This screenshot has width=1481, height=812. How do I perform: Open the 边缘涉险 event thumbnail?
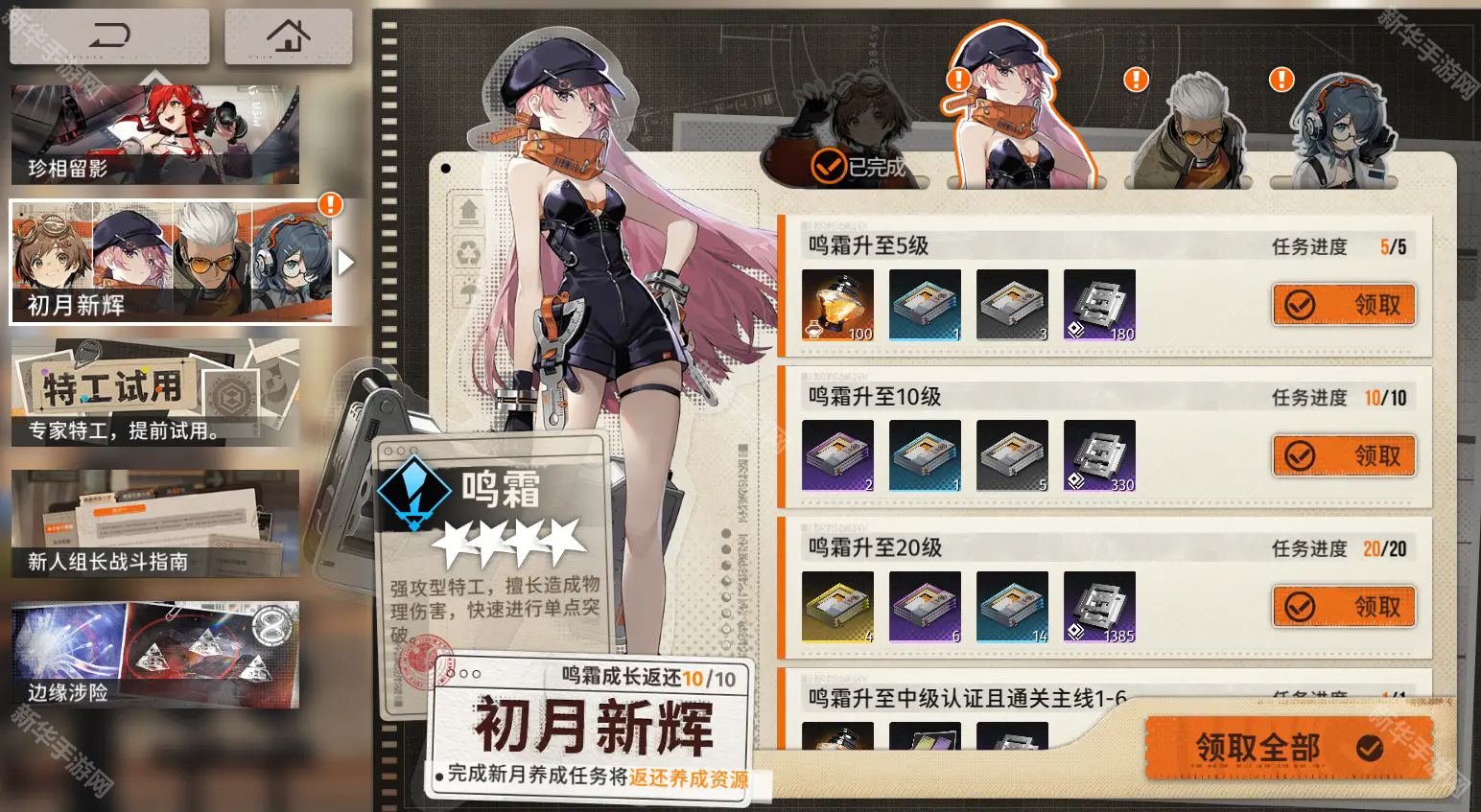(153, 650)
